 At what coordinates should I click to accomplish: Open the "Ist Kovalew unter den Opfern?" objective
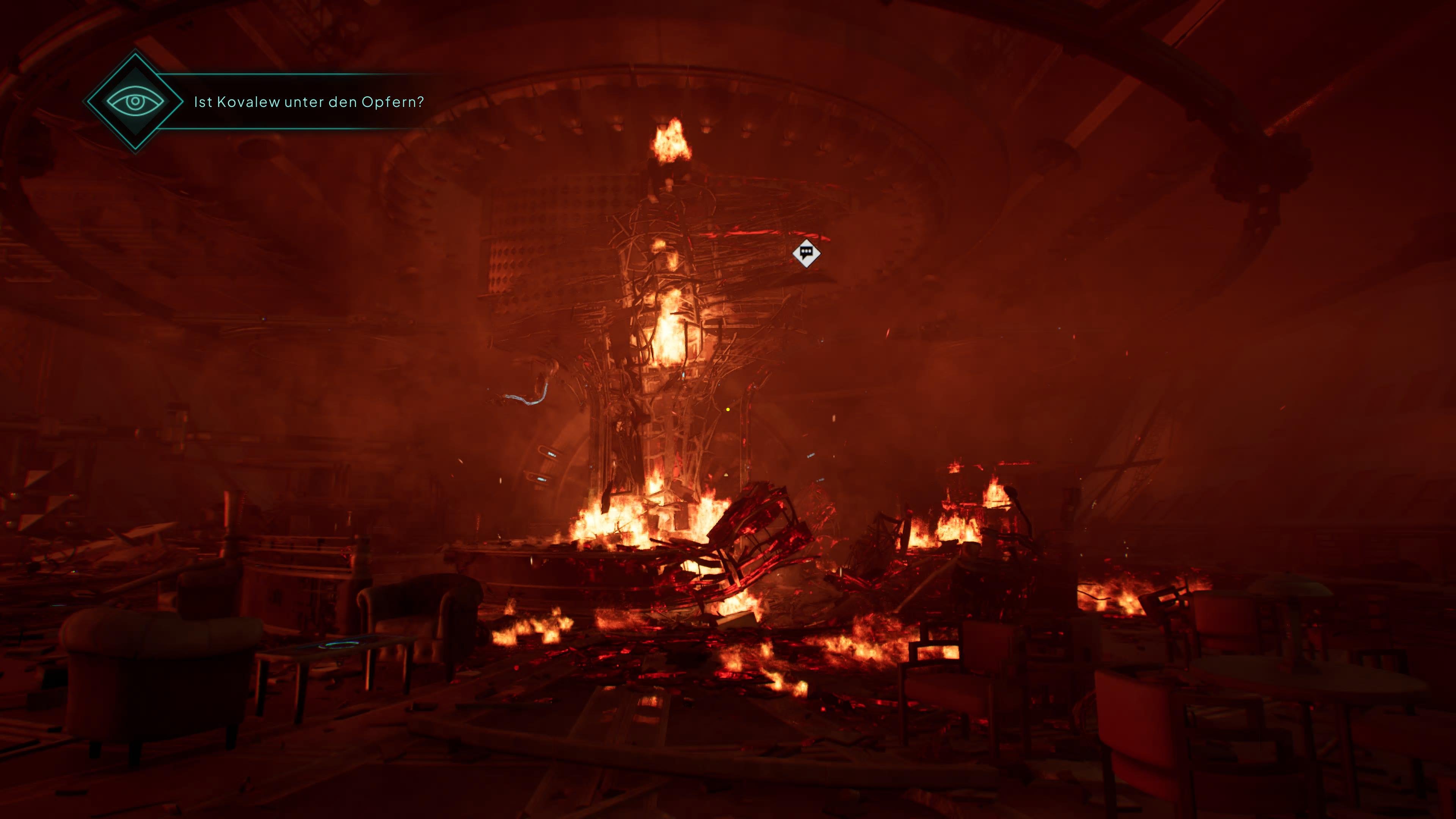[x=309, y=102]
